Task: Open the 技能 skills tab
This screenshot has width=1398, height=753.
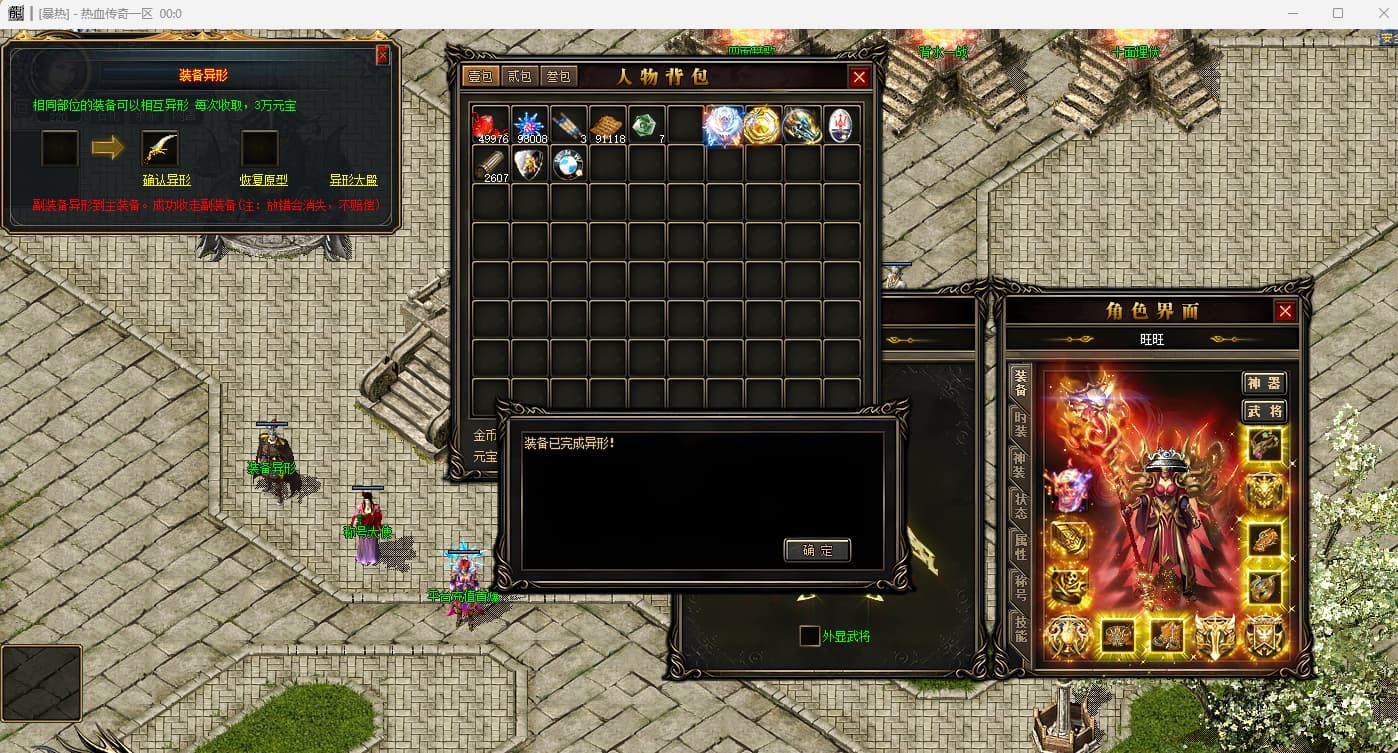Action: 1020,627
